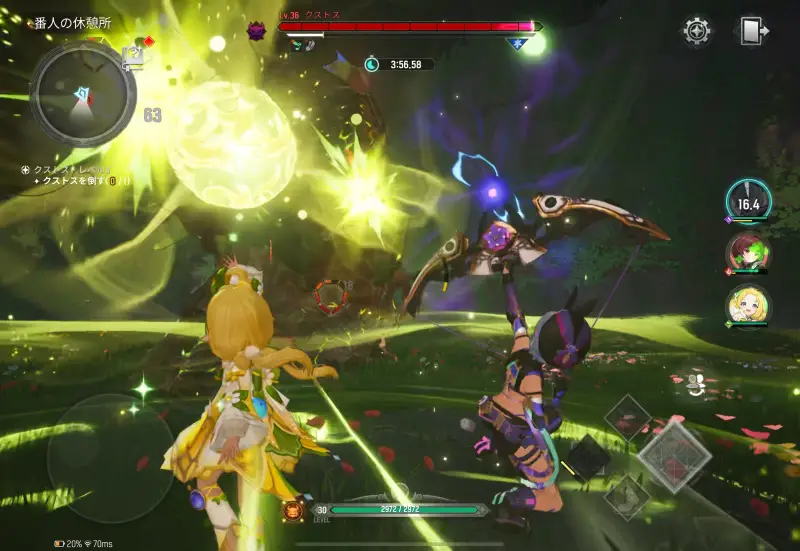
Task: Tap the orange emblem icon beside level
Action: 293,510
